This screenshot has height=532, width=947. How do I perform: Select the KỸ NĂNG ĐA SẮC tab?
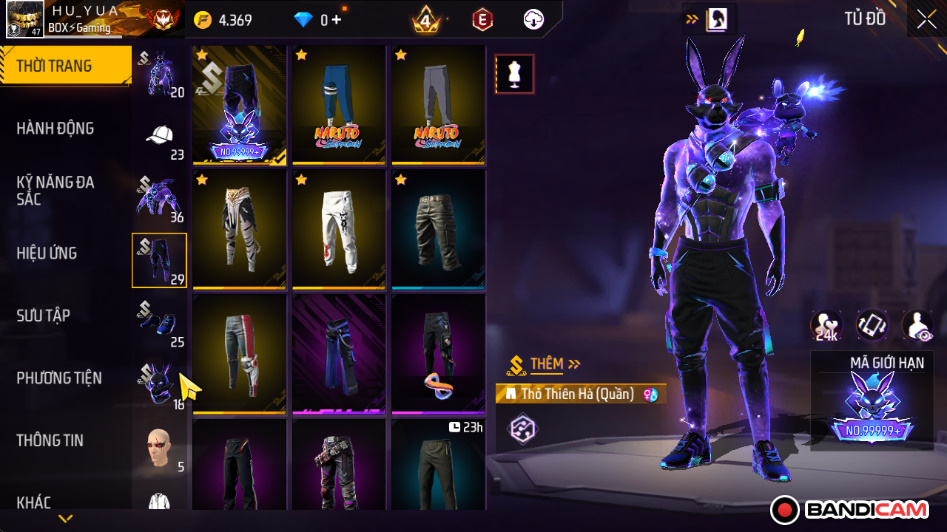click(56, 190)
